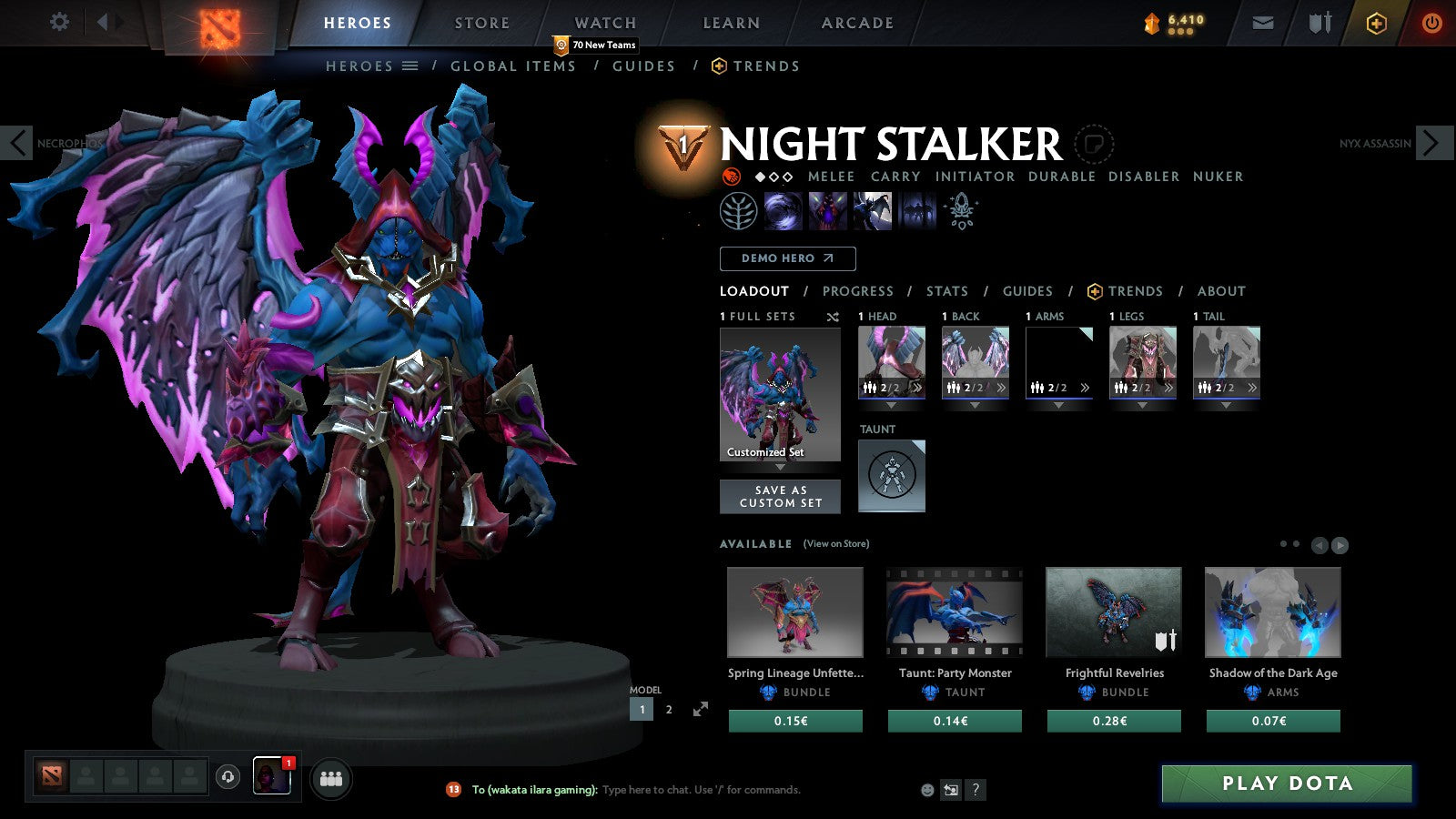
Task: Toggle the shuffle icon next to Full Sets
Action: point(831,317)
